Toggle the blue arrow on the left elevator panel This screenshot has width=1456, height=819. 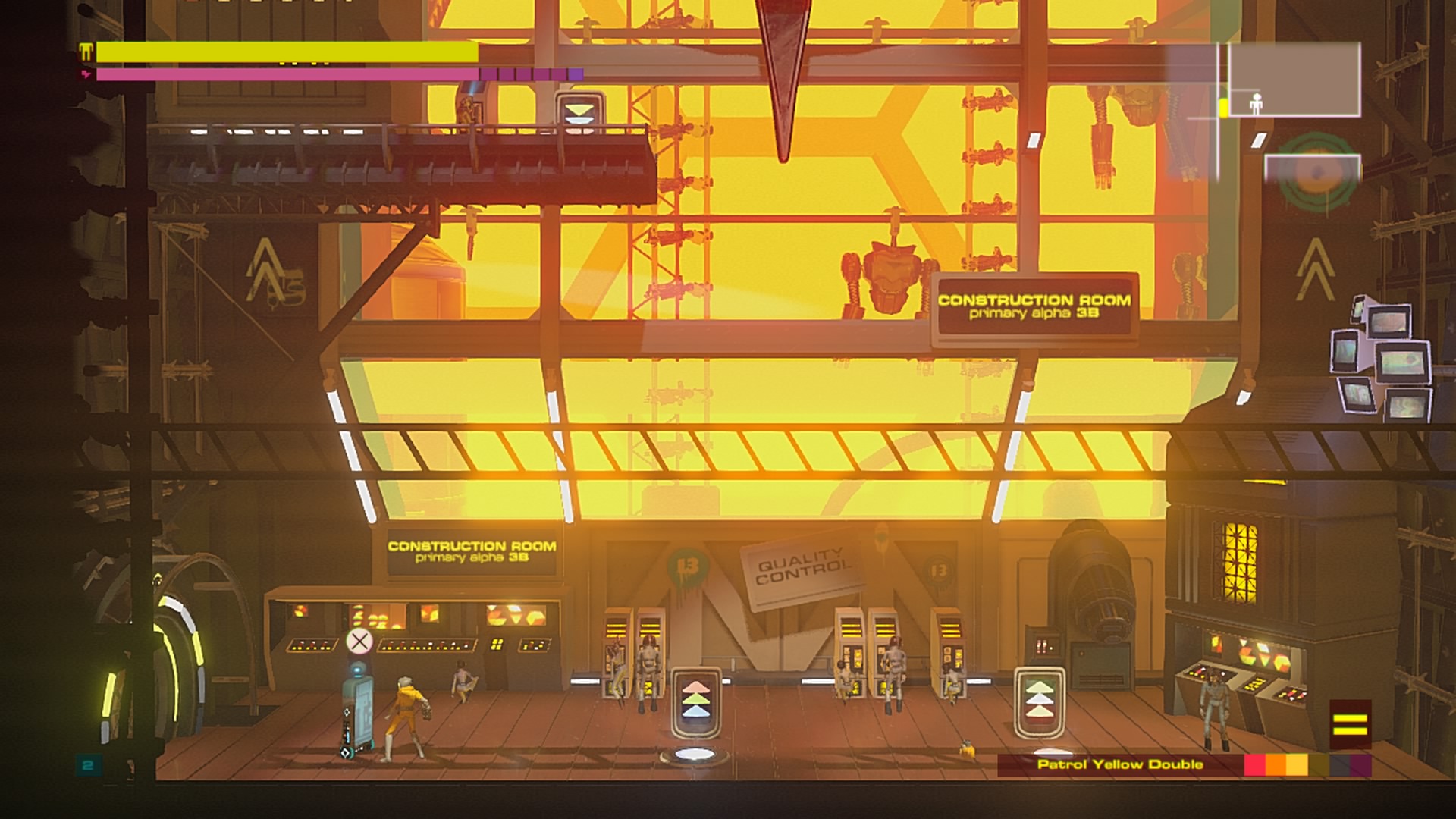pyautogui.click(x=695, y=713)
